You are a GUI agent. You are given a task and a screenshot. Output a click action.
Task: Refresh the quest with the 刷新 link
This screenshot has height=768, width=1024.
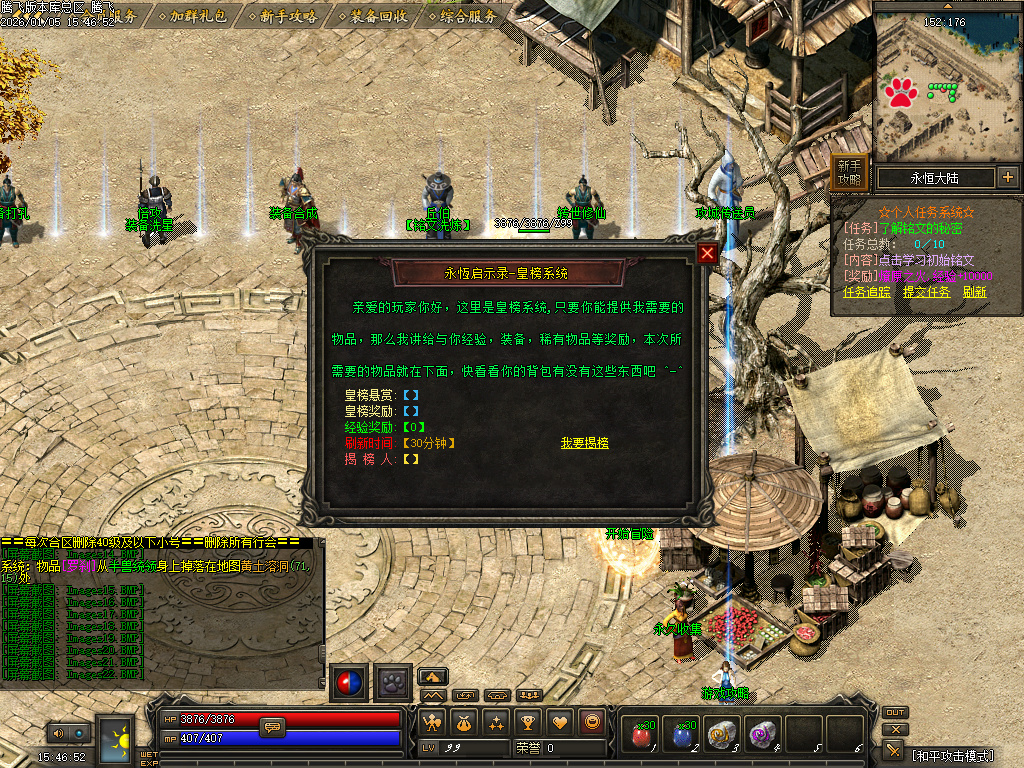(974, 292)
